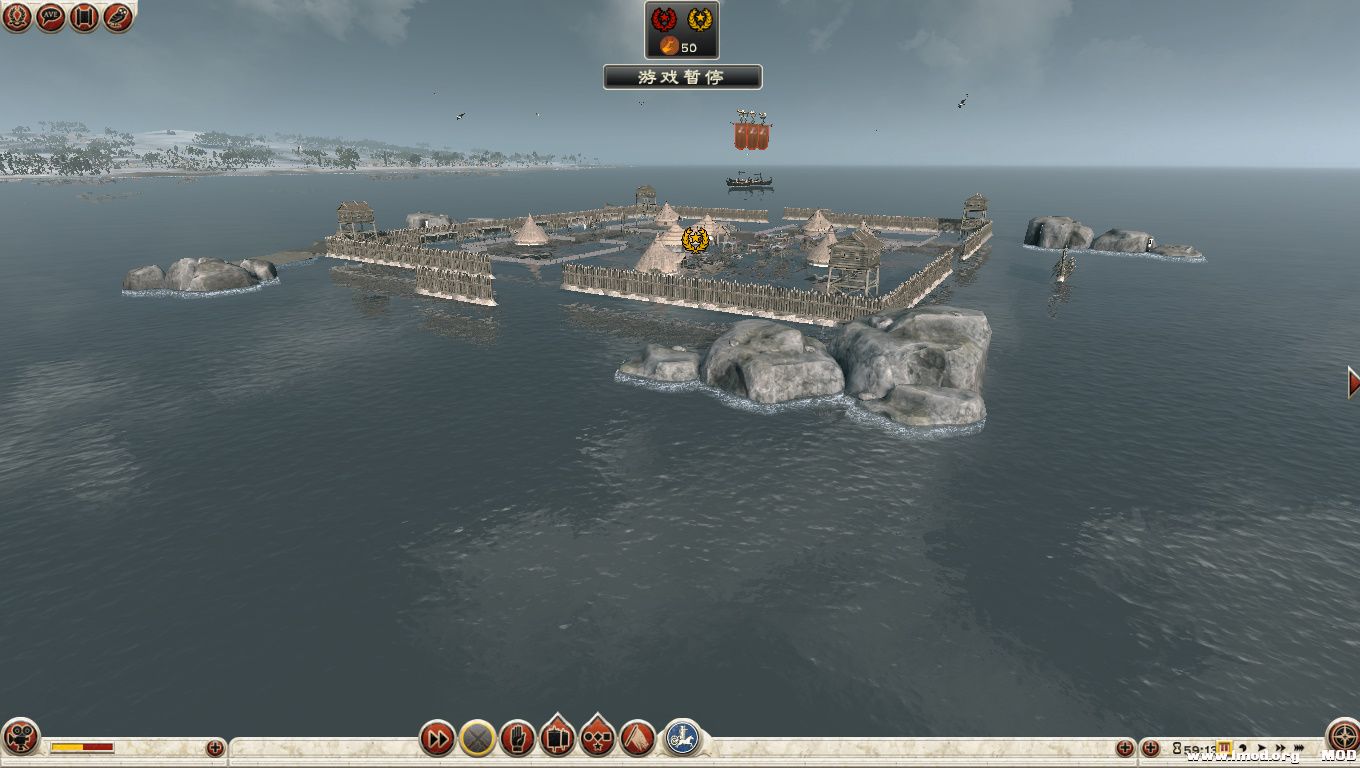Open the scroll icon in top bar

click(x=84, y=17)
